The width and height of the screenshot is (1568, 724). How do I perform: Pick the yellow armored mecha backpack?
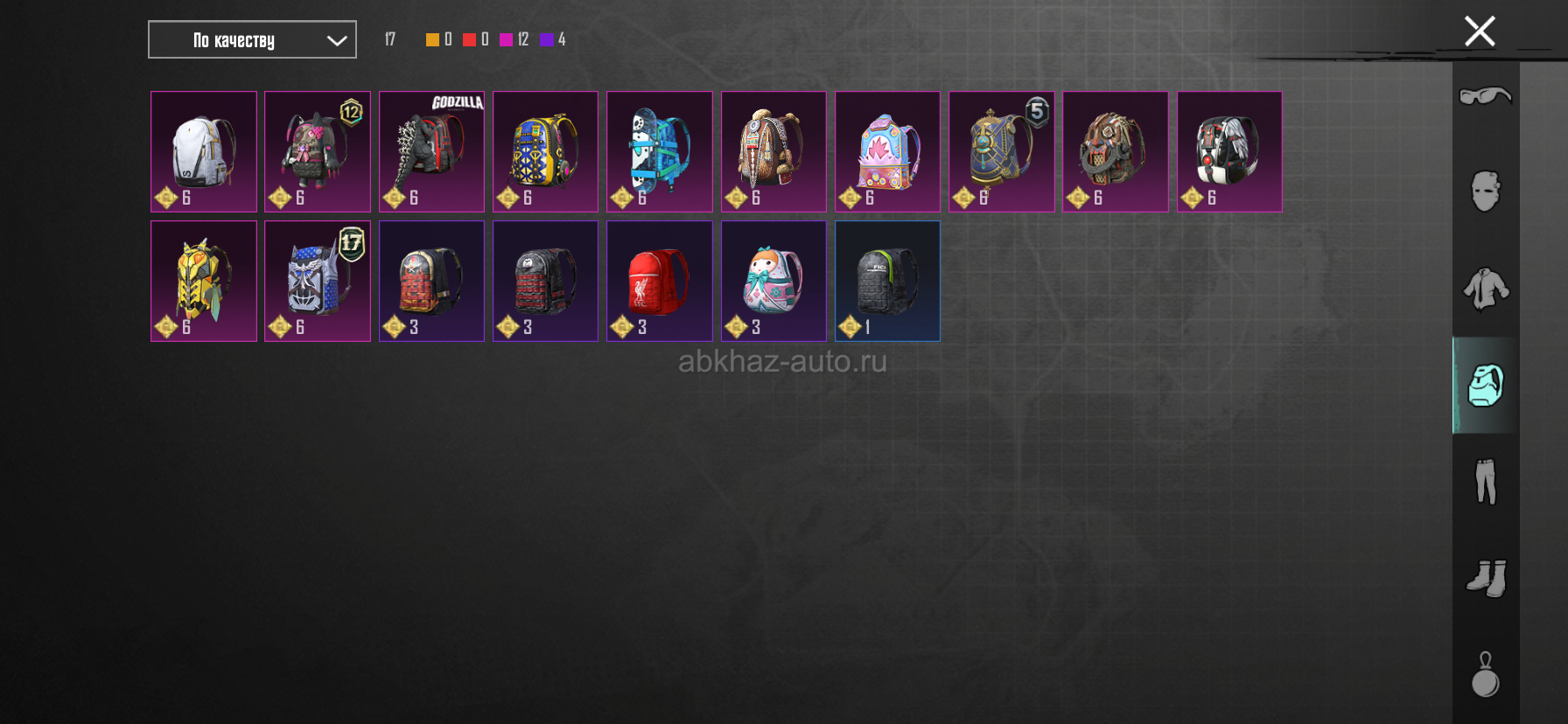[204, 281]
